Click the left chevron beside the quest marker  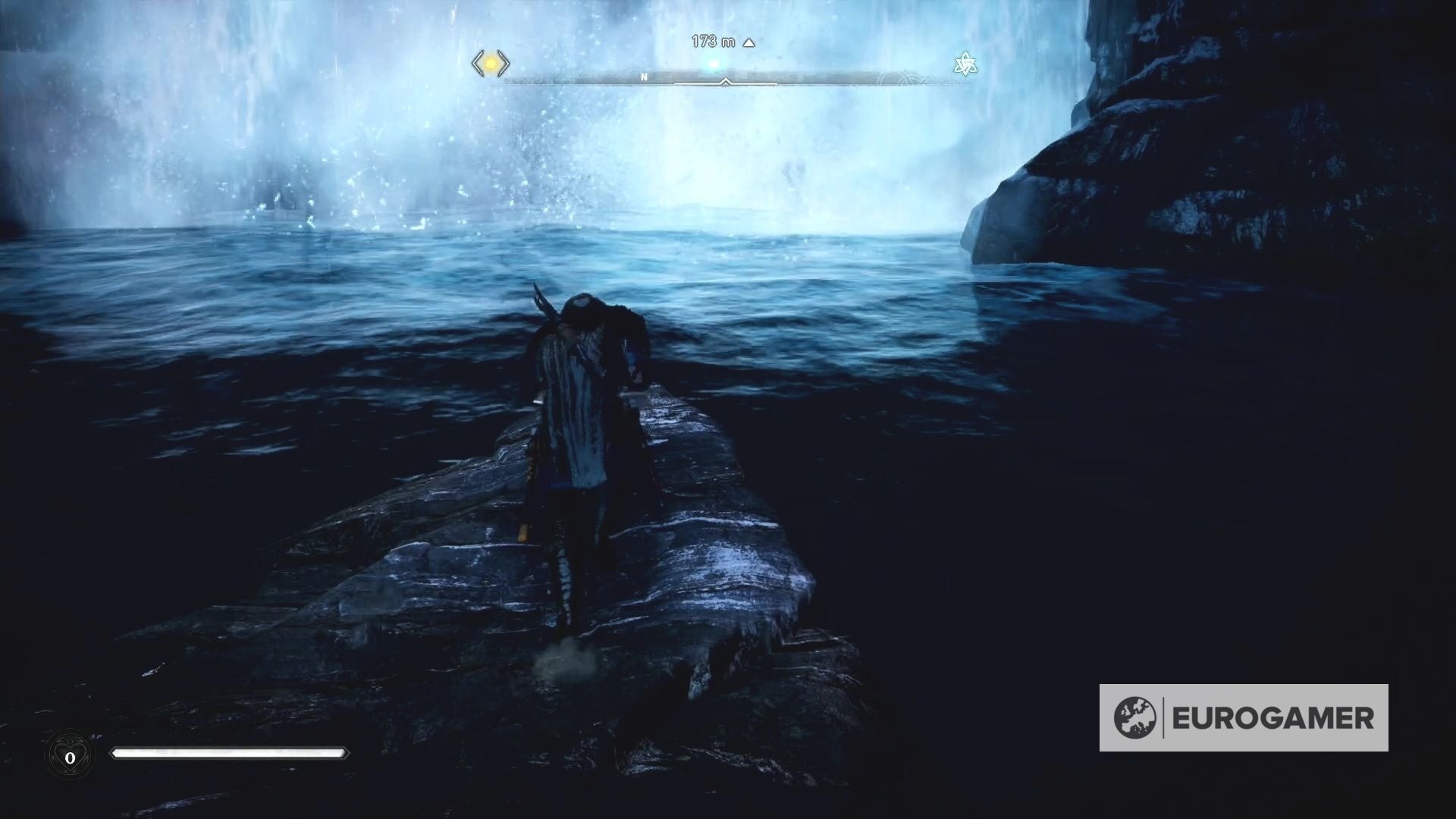click(x=479, y=64)
